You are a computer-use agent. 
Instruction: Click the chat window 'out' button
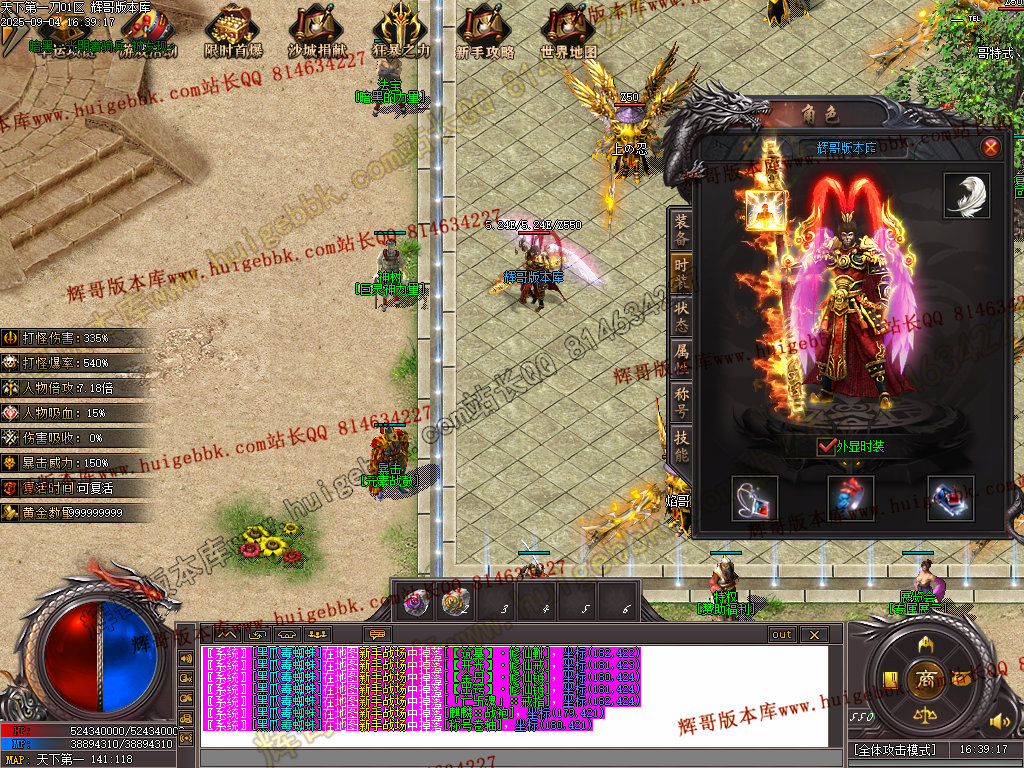point(781,635)
